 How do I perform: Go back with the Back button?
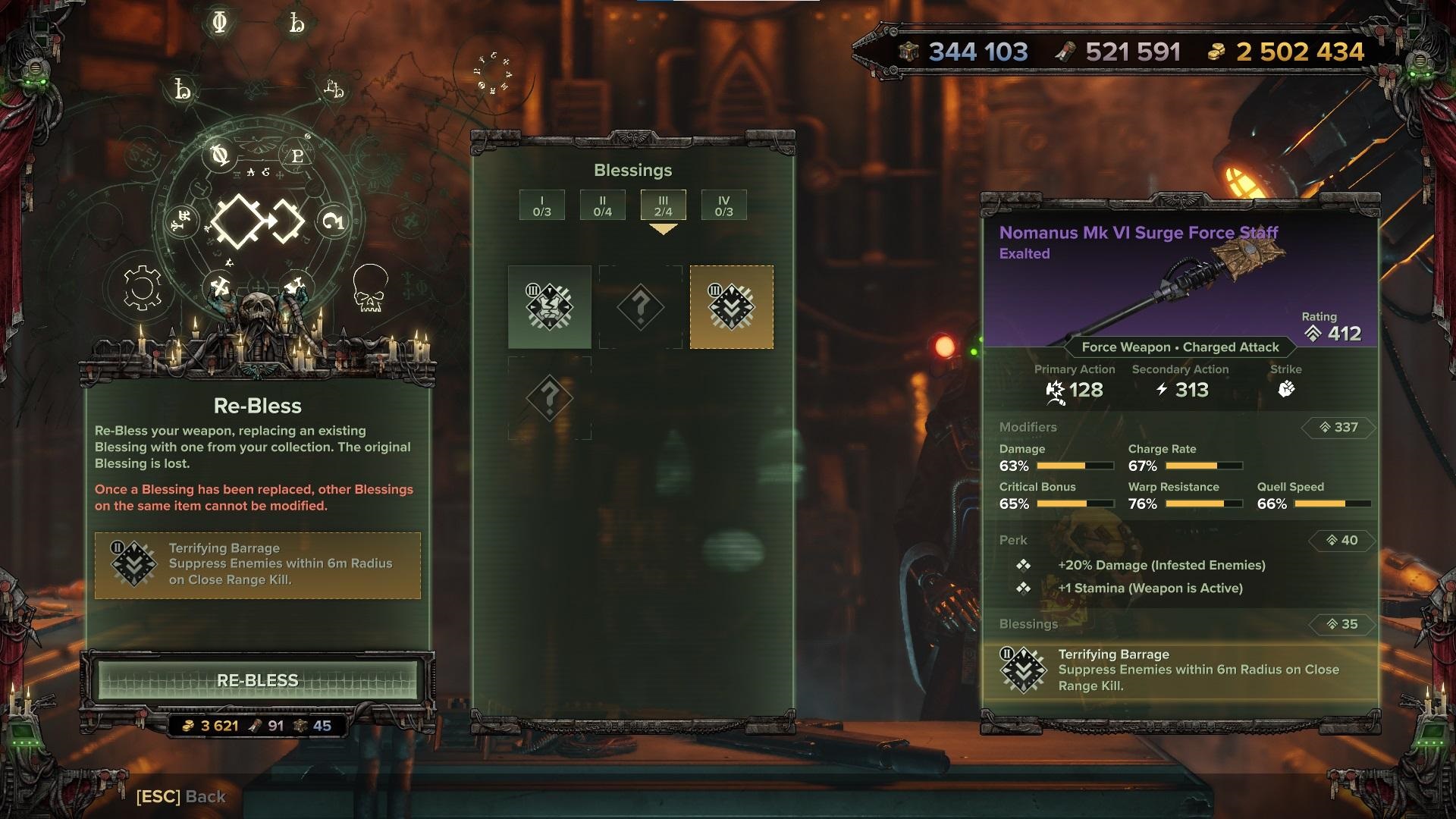pyautogui.click(x=181, y=796)
